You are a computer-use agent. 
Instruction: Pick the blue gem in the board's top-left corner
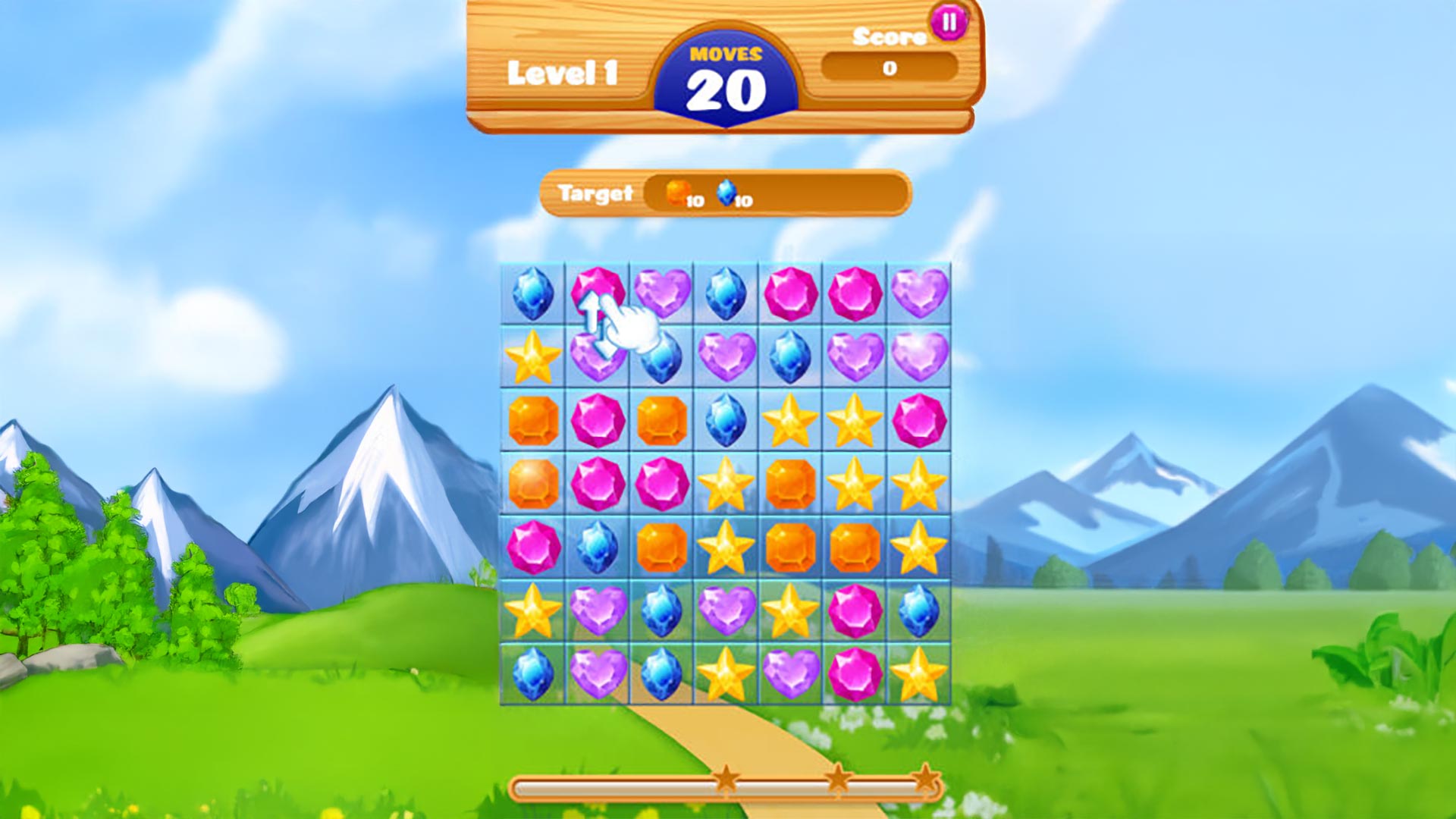click(533, 293)
